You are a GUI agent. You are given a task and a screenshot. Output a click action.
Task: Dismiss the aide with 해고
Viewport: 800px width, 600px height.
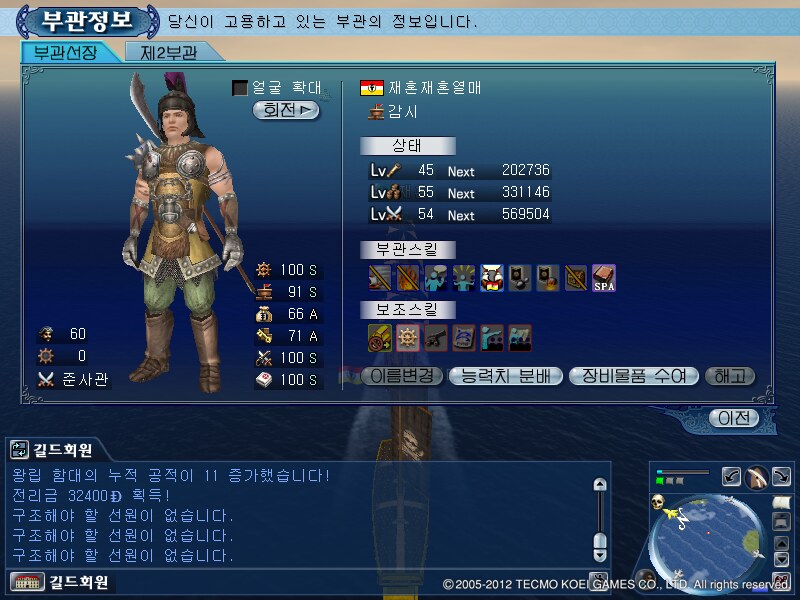730,376
